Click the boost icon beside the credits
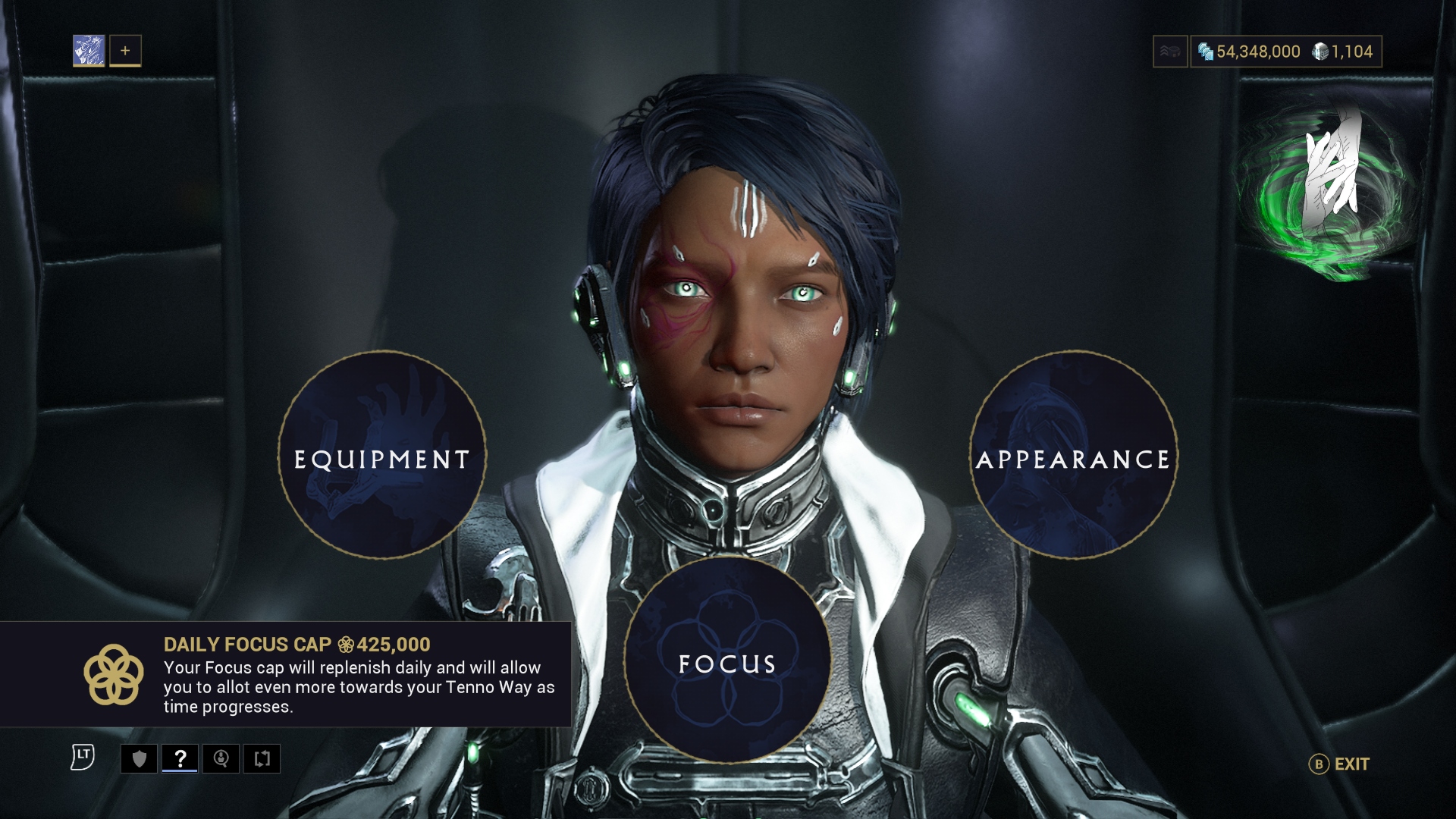Viewport: 1456px width, 819px height. click(1170, 52)
